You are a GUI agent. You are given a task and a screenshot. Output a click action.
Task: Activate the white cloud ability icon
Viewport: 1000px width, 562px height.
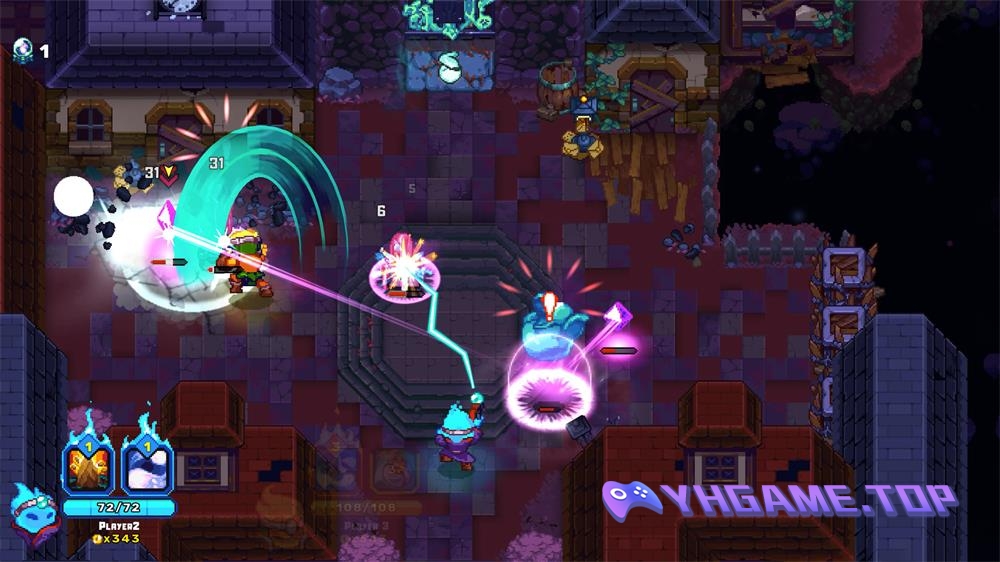(x=147, y=468)
